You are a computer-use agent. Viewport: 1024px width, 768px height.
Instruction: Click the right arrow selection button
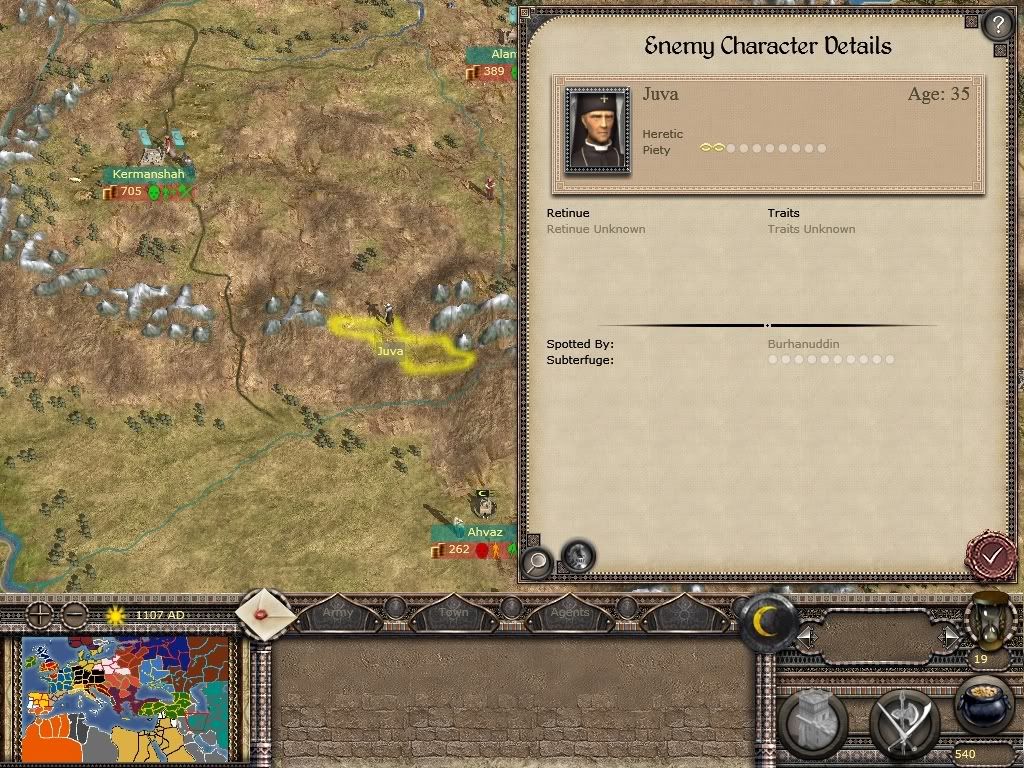click(x=947, y=634)
